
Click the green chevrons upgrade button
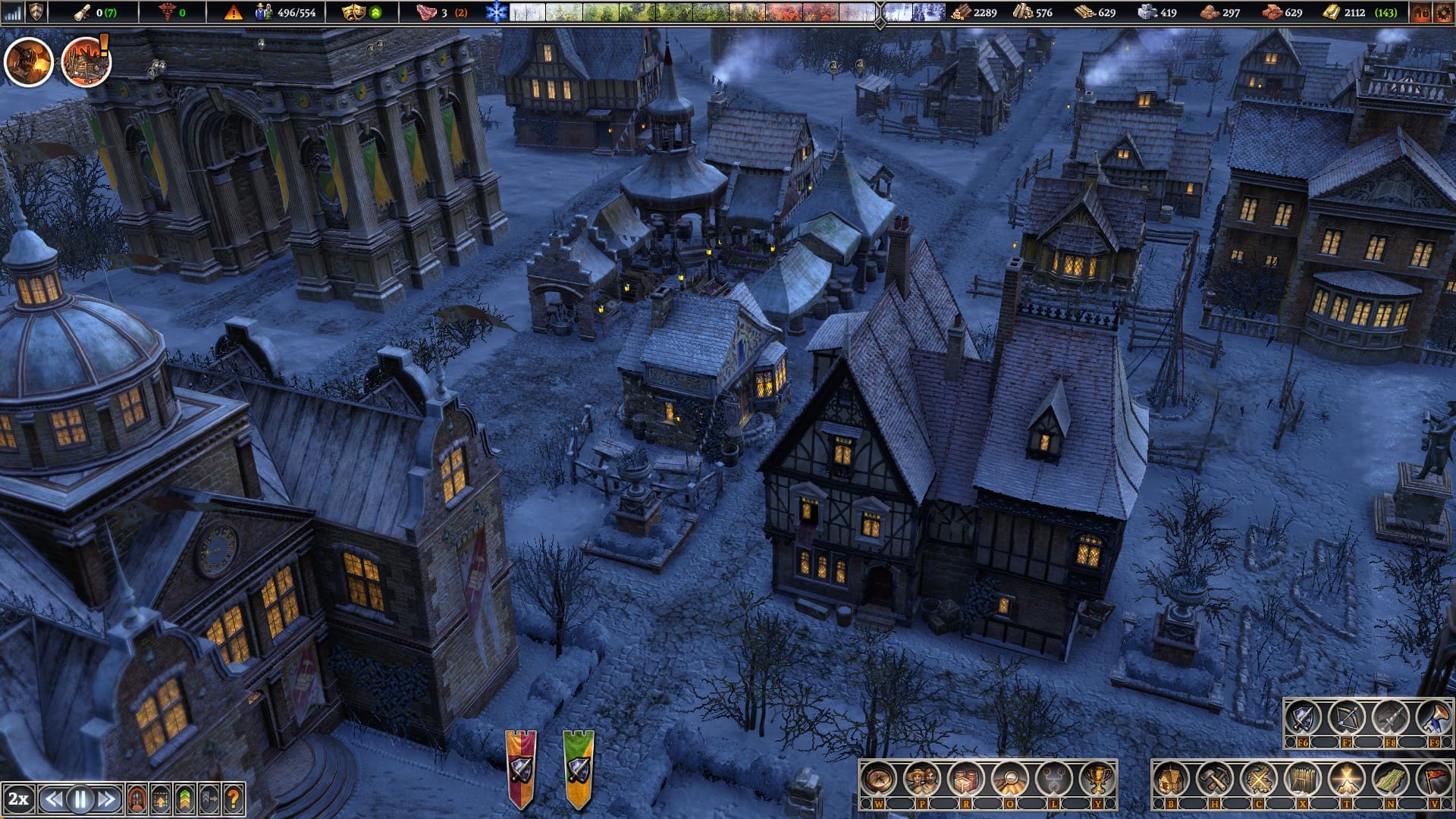pos(185,799)
